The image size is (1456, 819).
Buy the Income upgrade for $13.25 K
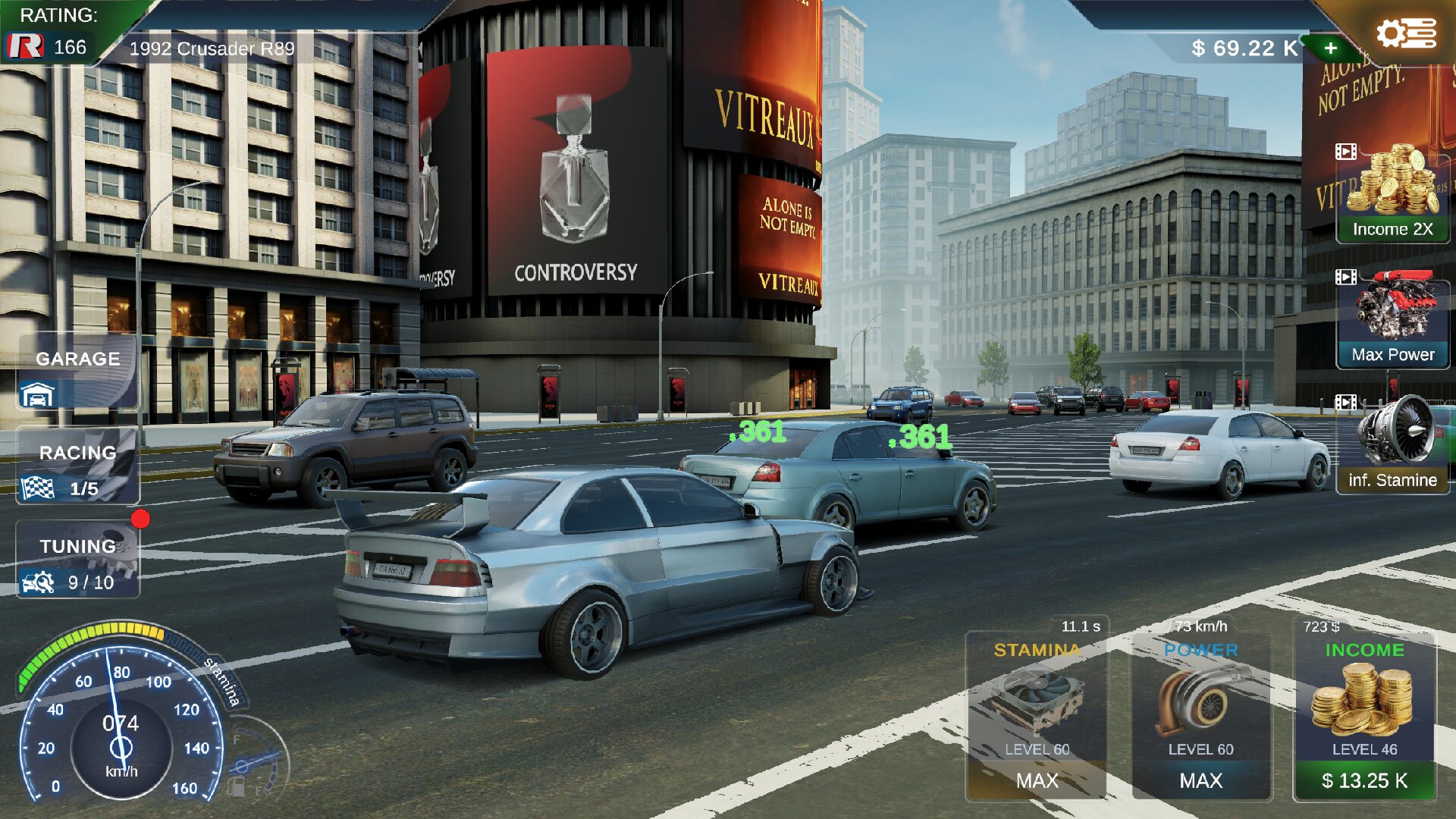pyautogui.click(x=1364, y=780)
